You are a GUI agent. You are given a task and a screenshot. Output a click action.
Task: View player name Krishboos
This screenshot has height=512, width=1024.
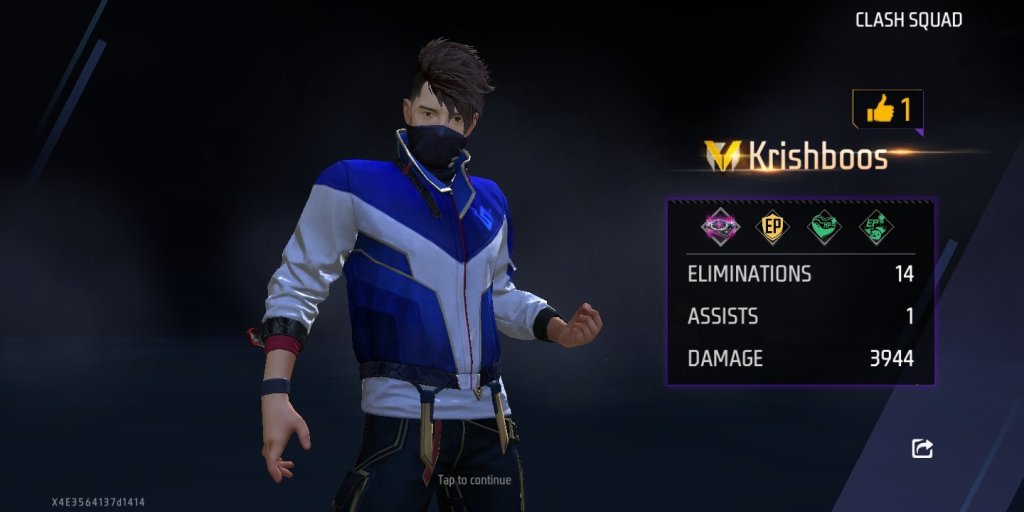(818, 157)
